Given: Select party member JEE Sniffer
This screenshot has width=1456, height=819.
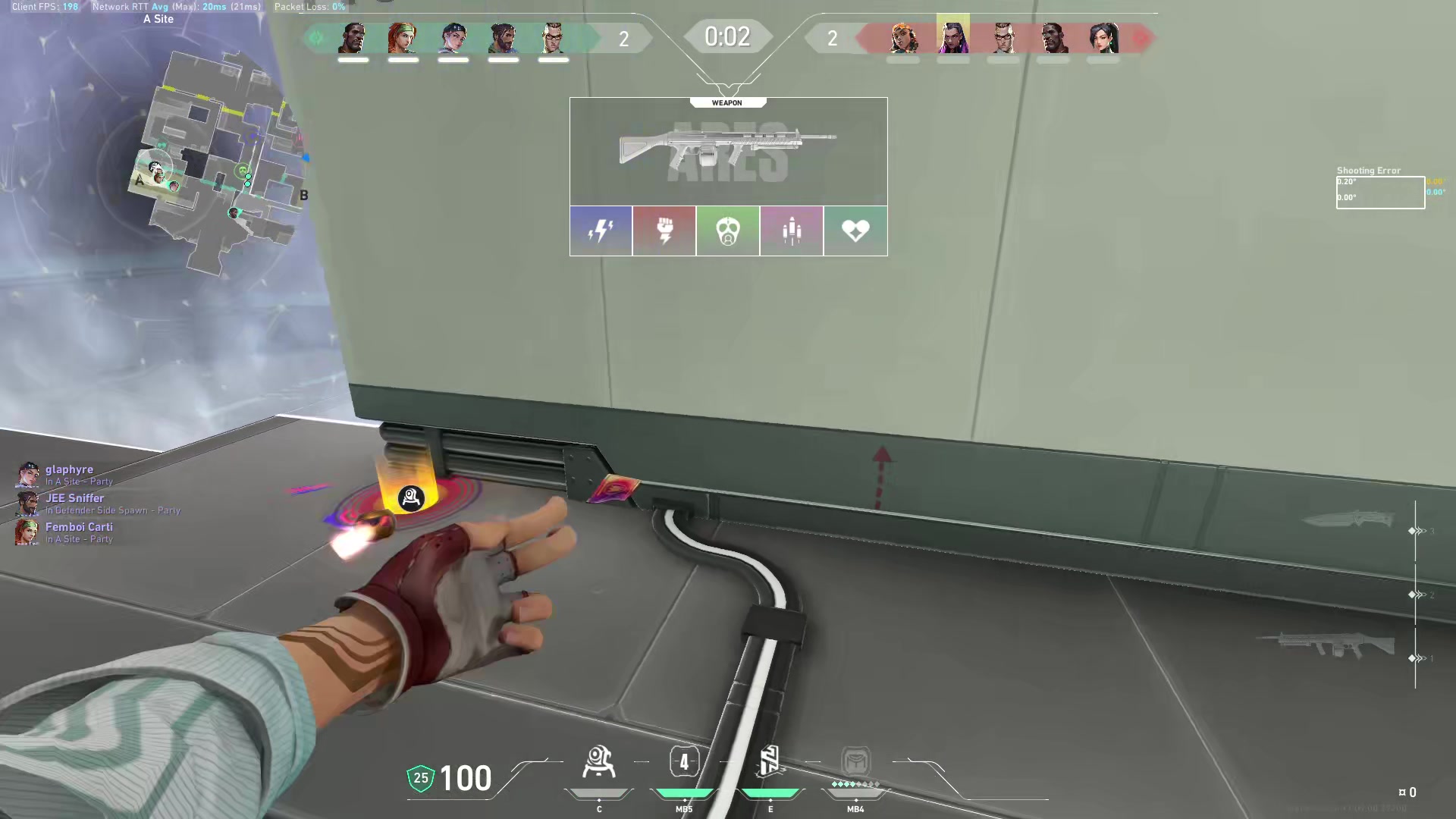Looking at the screenshot, I should [x=74, y=499].
